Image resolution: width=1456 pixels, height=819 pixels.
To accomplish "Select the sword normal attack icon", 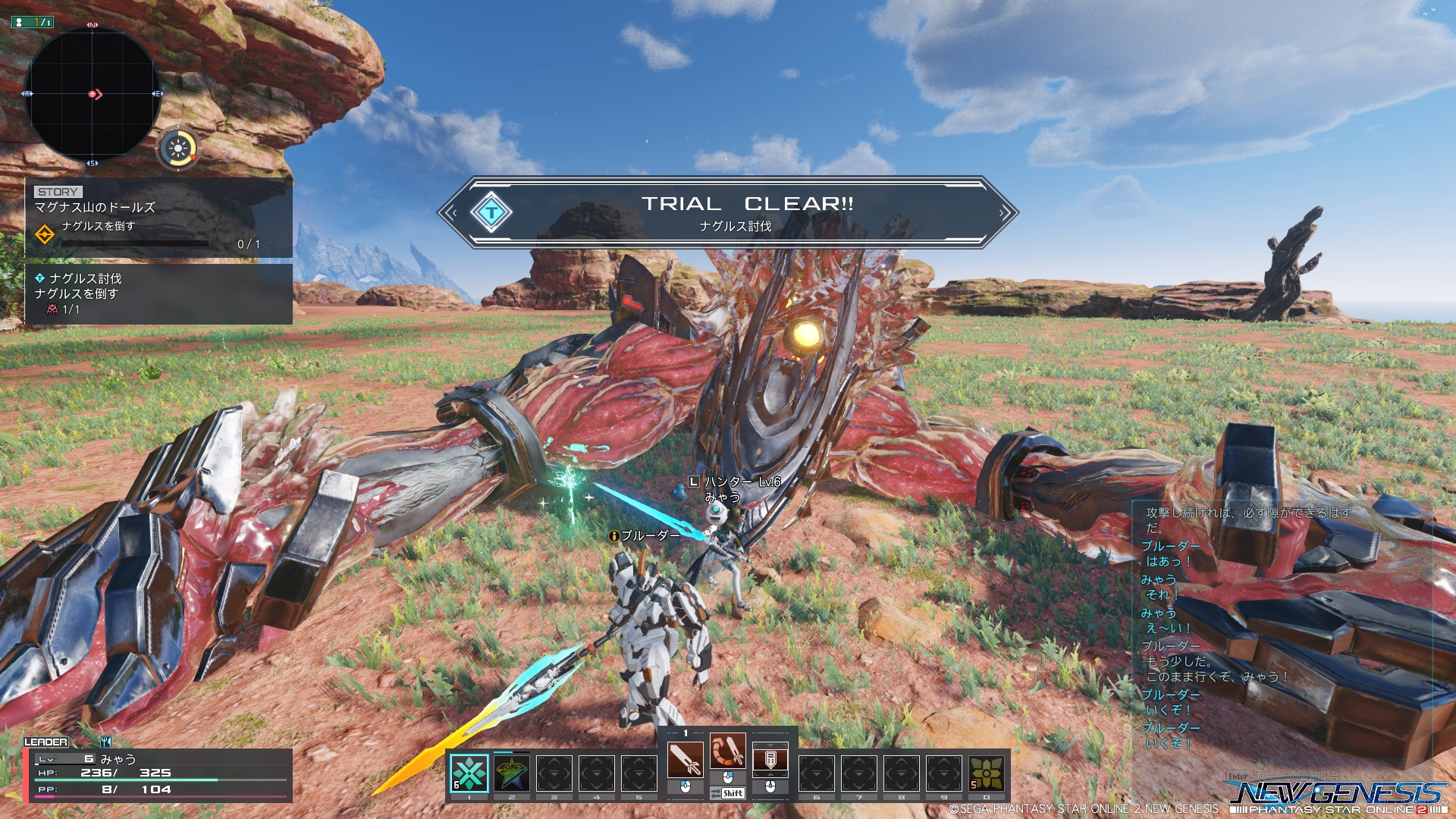I will coord(686,759).
